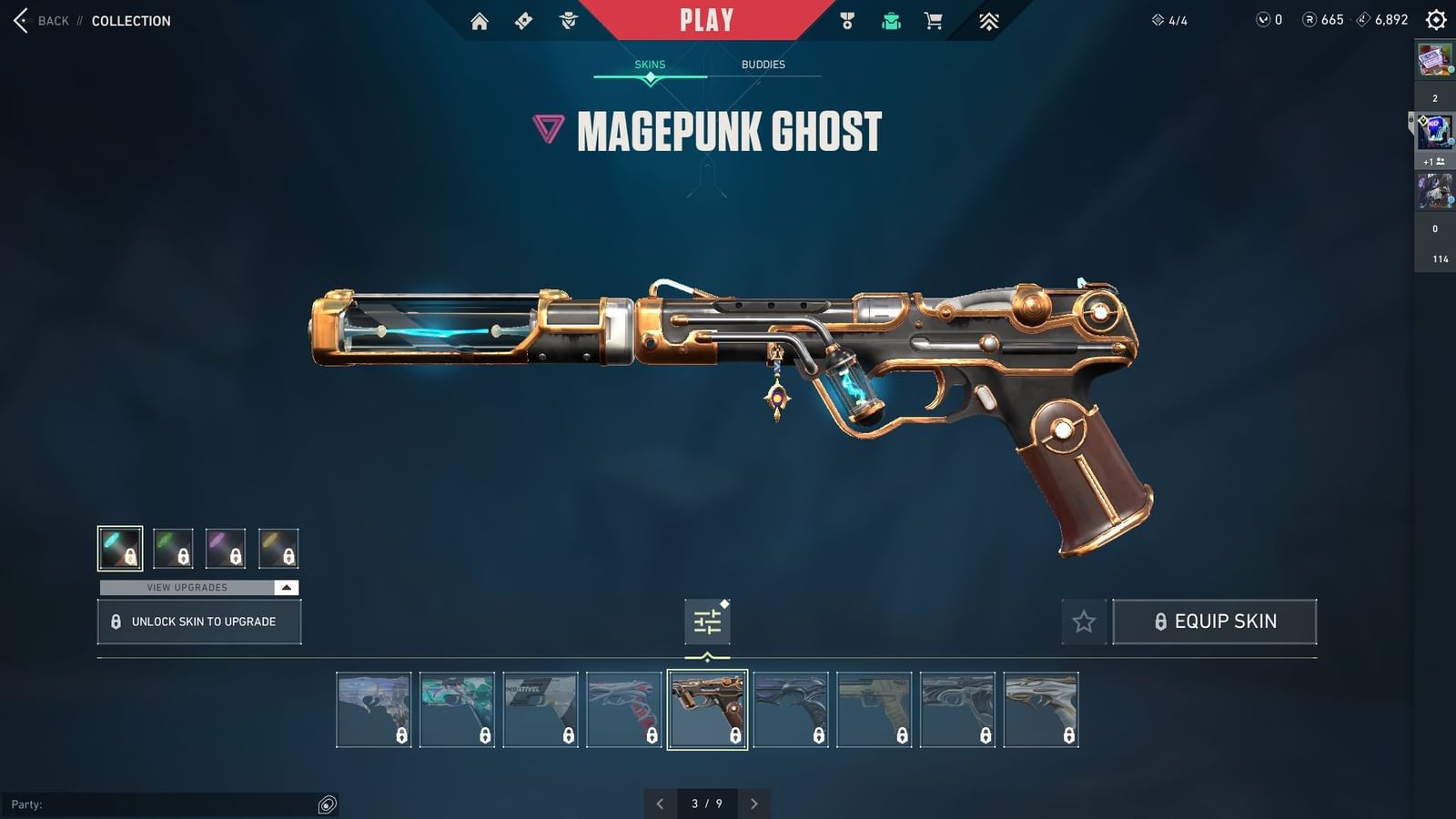The height and width of the screenshot is (819, 1456).
Task: Open the Battle Pass ticket icon
Action: [x=523, y=20]
